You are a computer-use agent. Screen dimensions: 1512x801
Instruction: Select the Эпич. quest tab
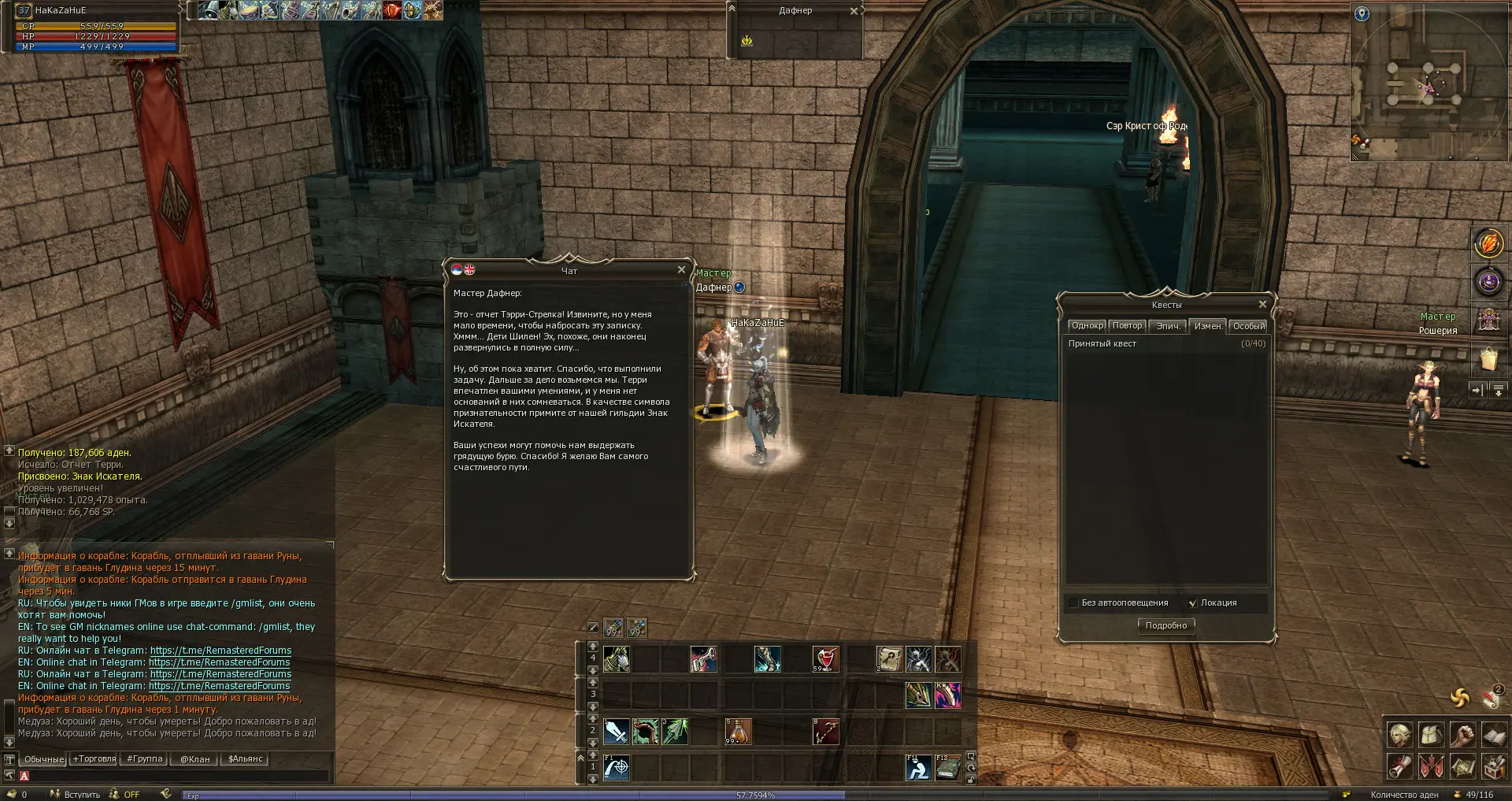1168,326
